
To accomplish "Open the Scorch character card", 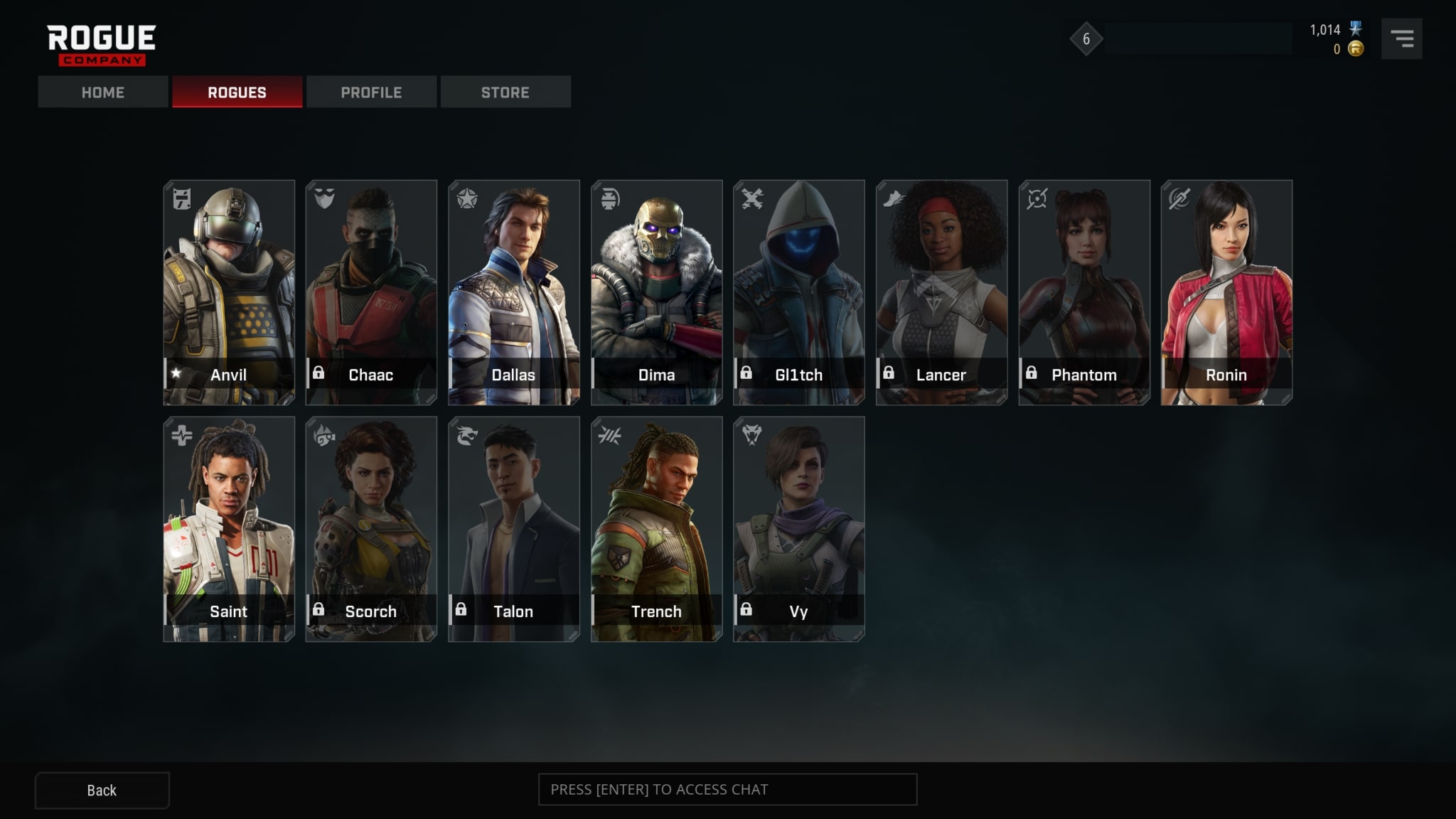I will (x=371, y=529).
